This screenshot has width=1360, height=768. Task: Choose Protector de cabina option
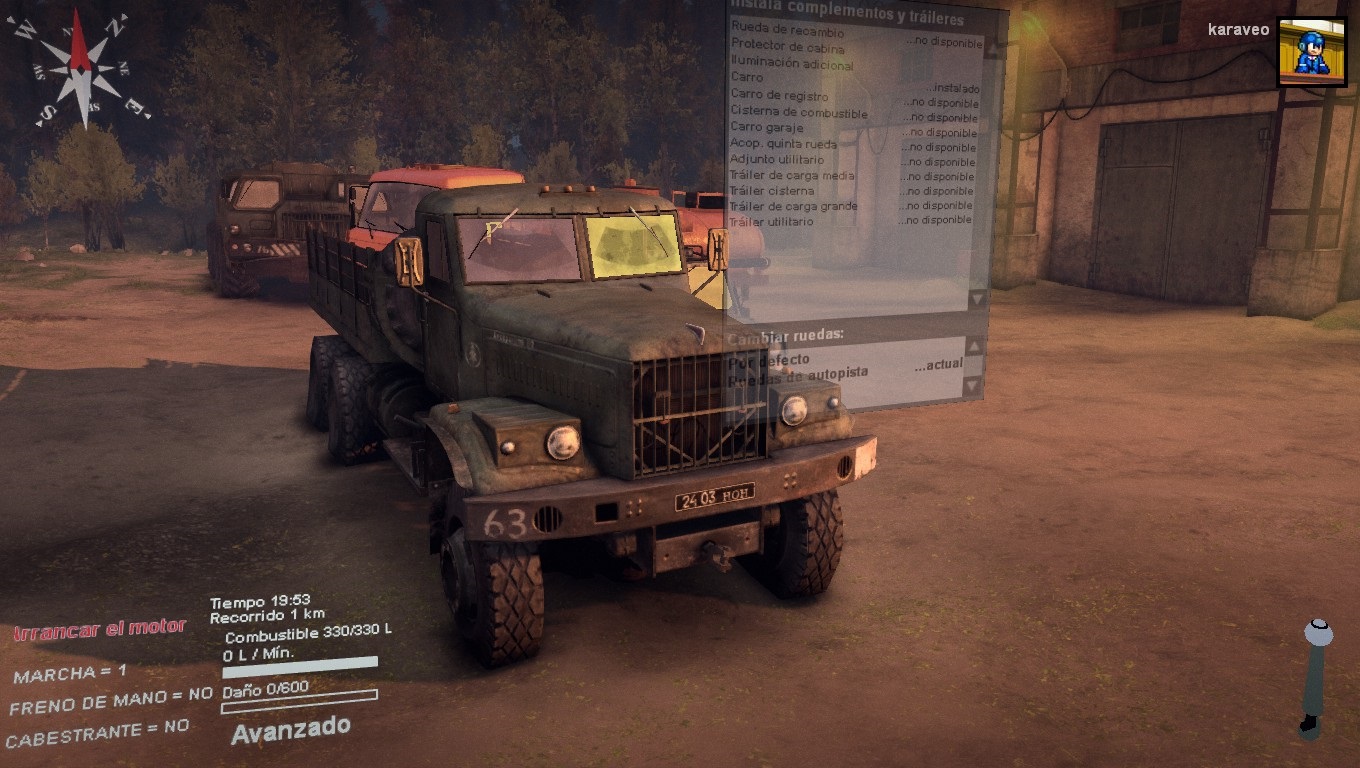click(787, 47)
